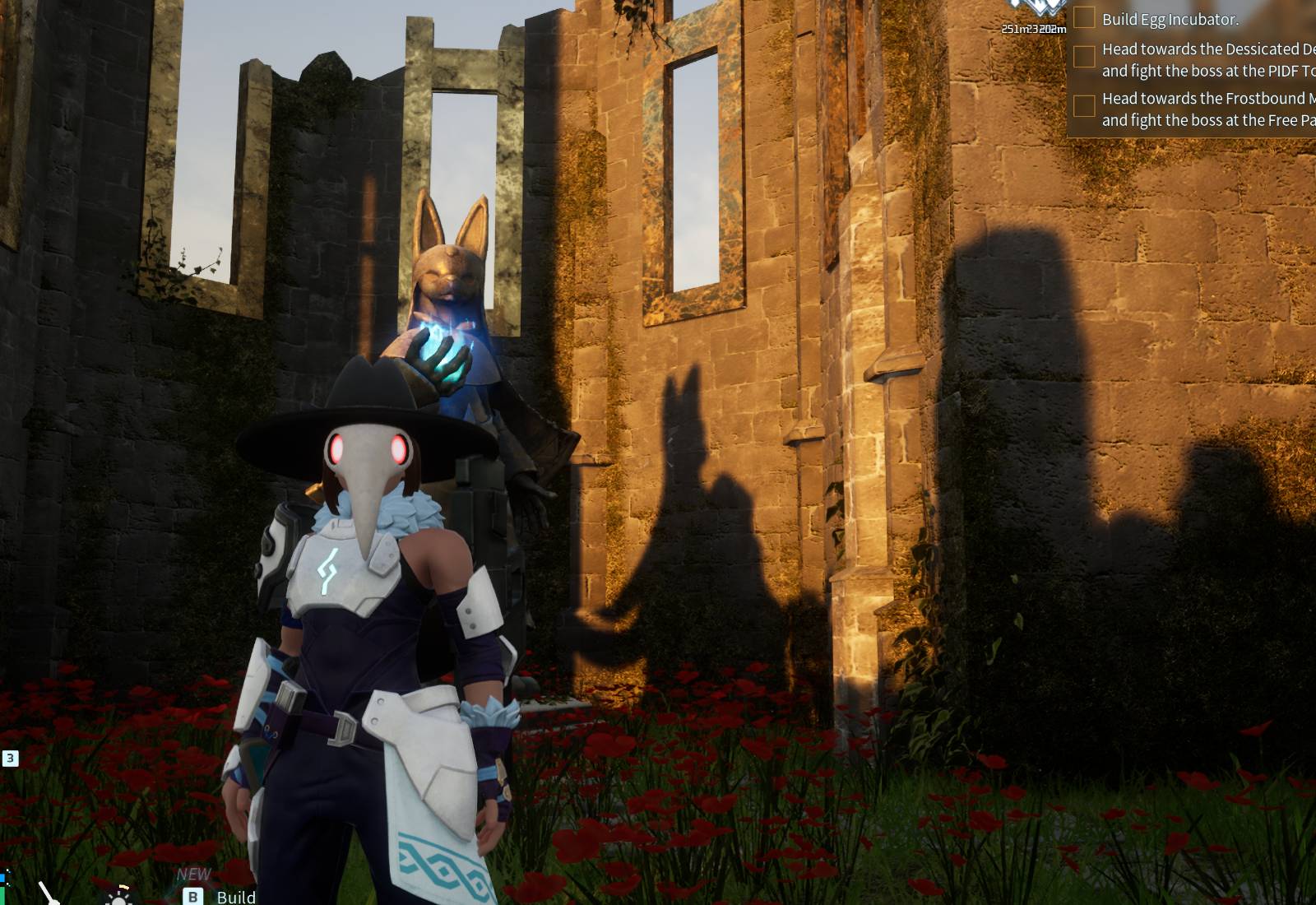
Task: Click the NEW badge above the Build prompt
Action: point(193,875)
